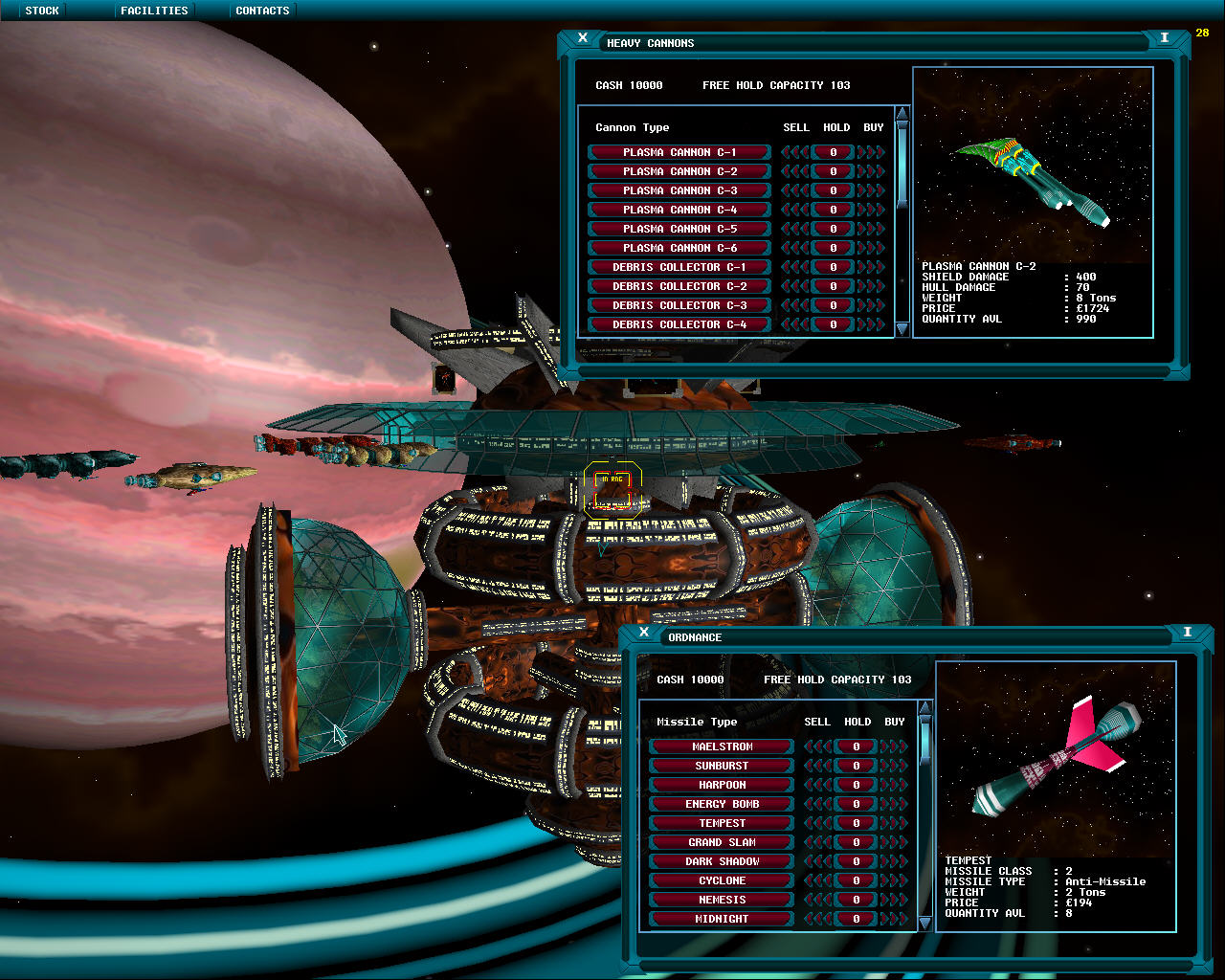Select the Plasma Cannon C-4 entry
The width and height of the screenshot is (1225, 980).
679,210
